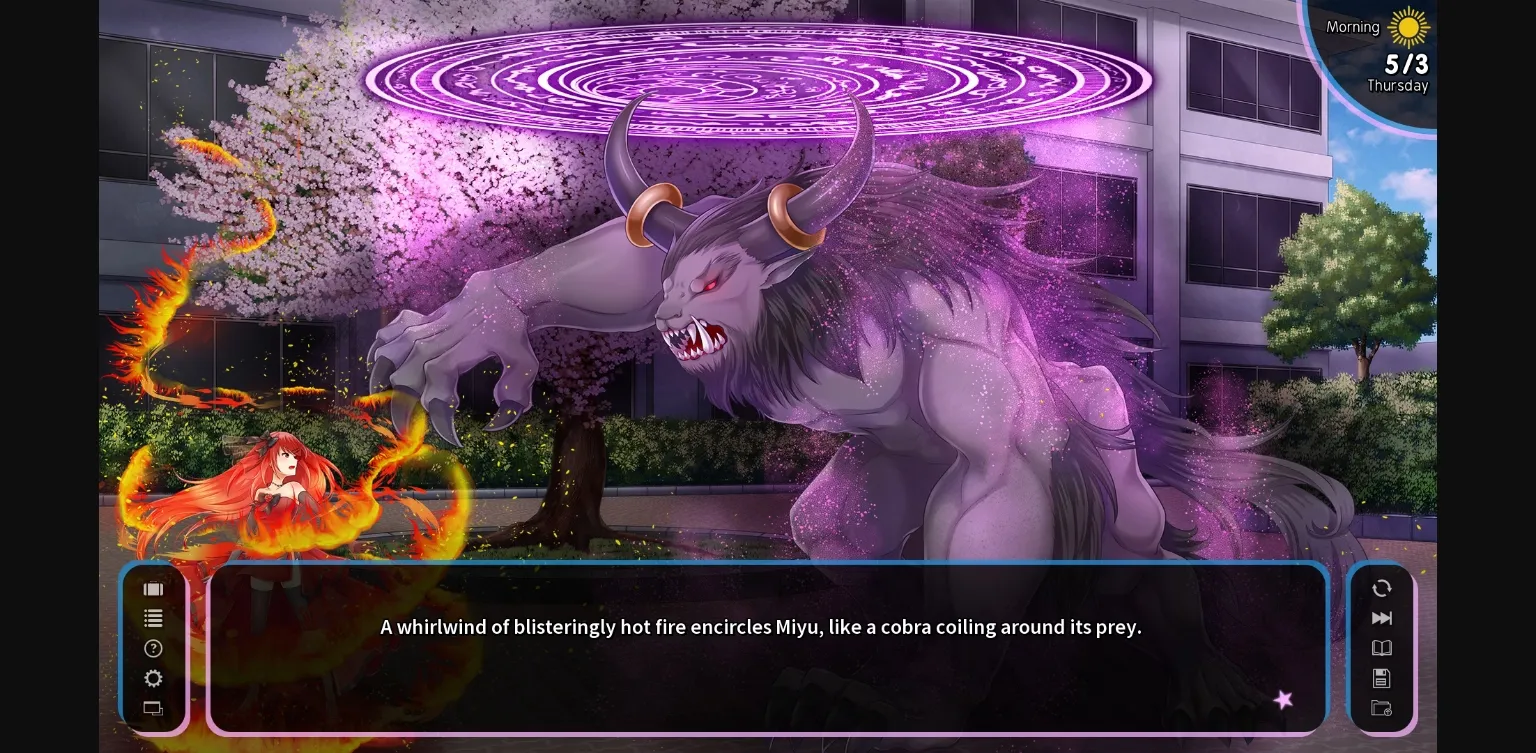Toggle windowed display mode
This screenshot has width=1536, height=753.
point(153,708)
